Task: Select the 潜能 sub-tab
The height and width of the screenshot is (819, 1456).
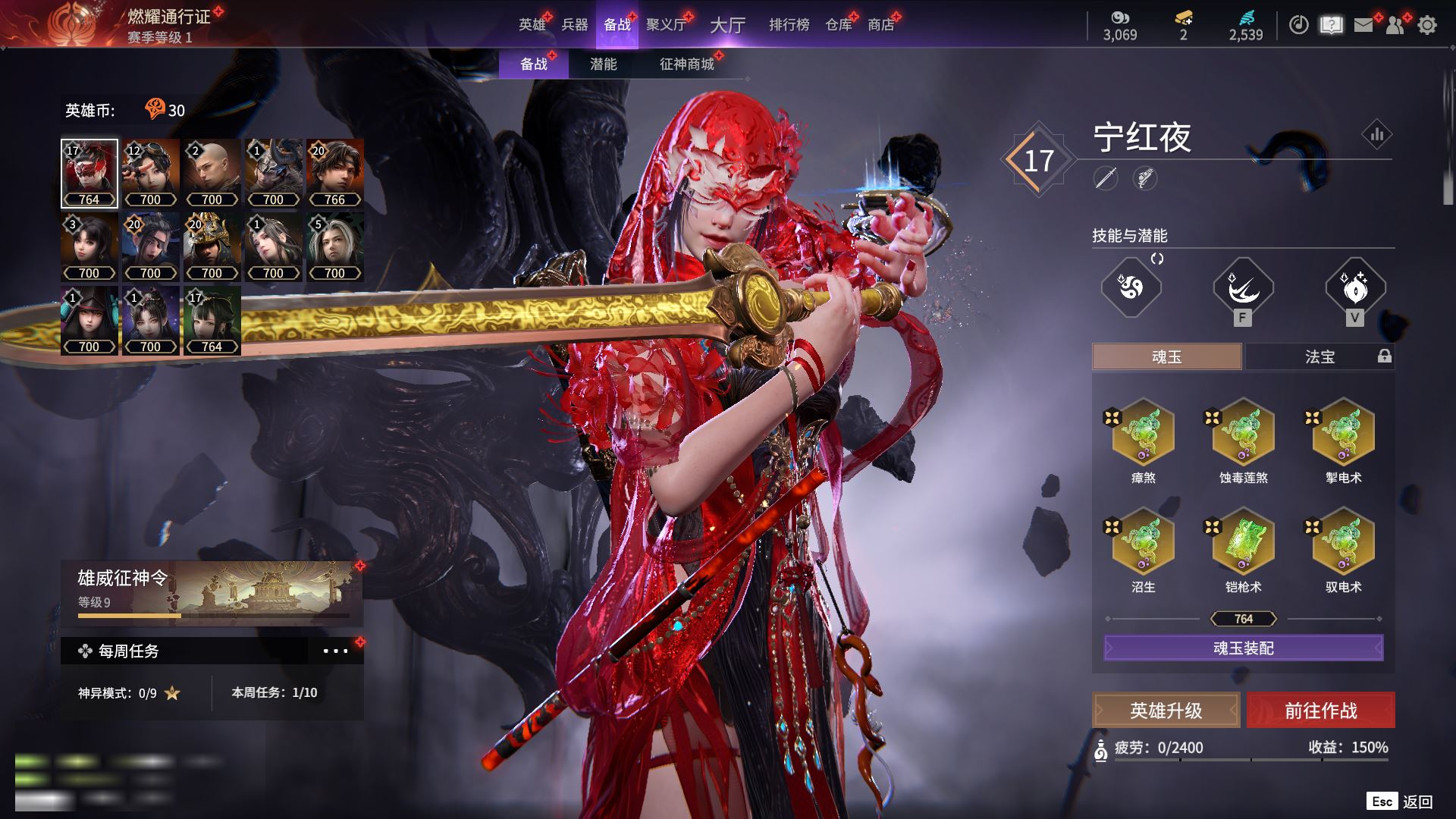Action: point(603,64)
